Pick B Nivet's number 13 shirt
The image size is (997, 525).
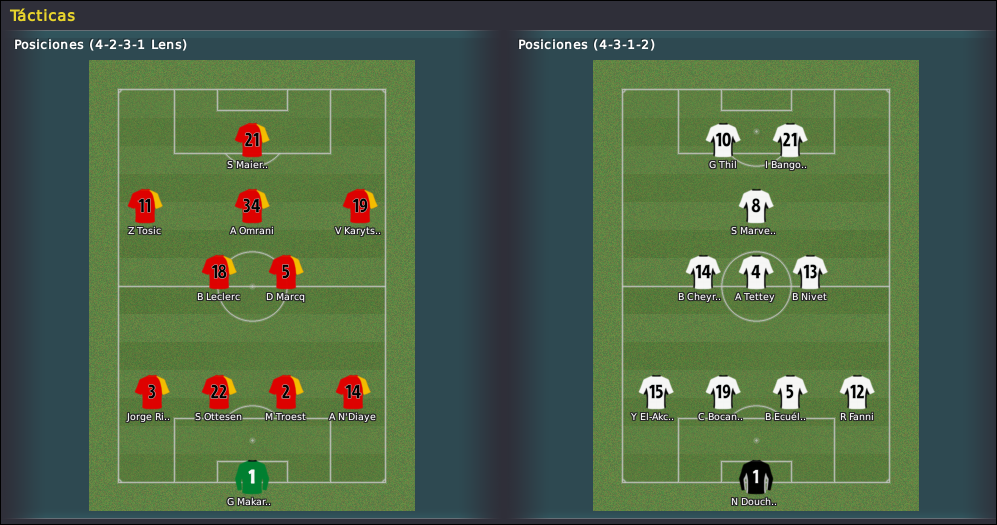pyautogui.click(x=810, y=272)
